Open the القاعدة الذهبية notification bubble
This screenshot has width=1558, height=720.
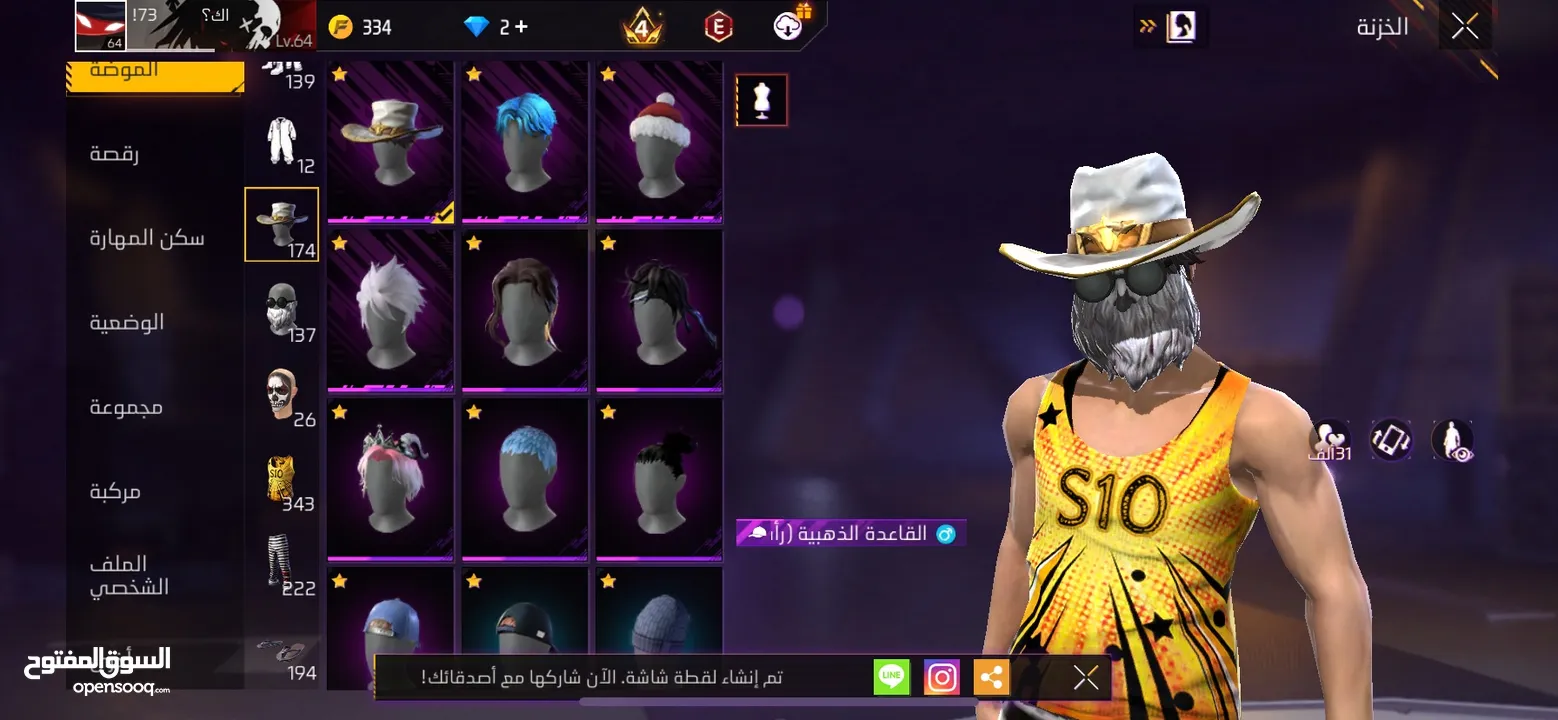tap(852, 531)
